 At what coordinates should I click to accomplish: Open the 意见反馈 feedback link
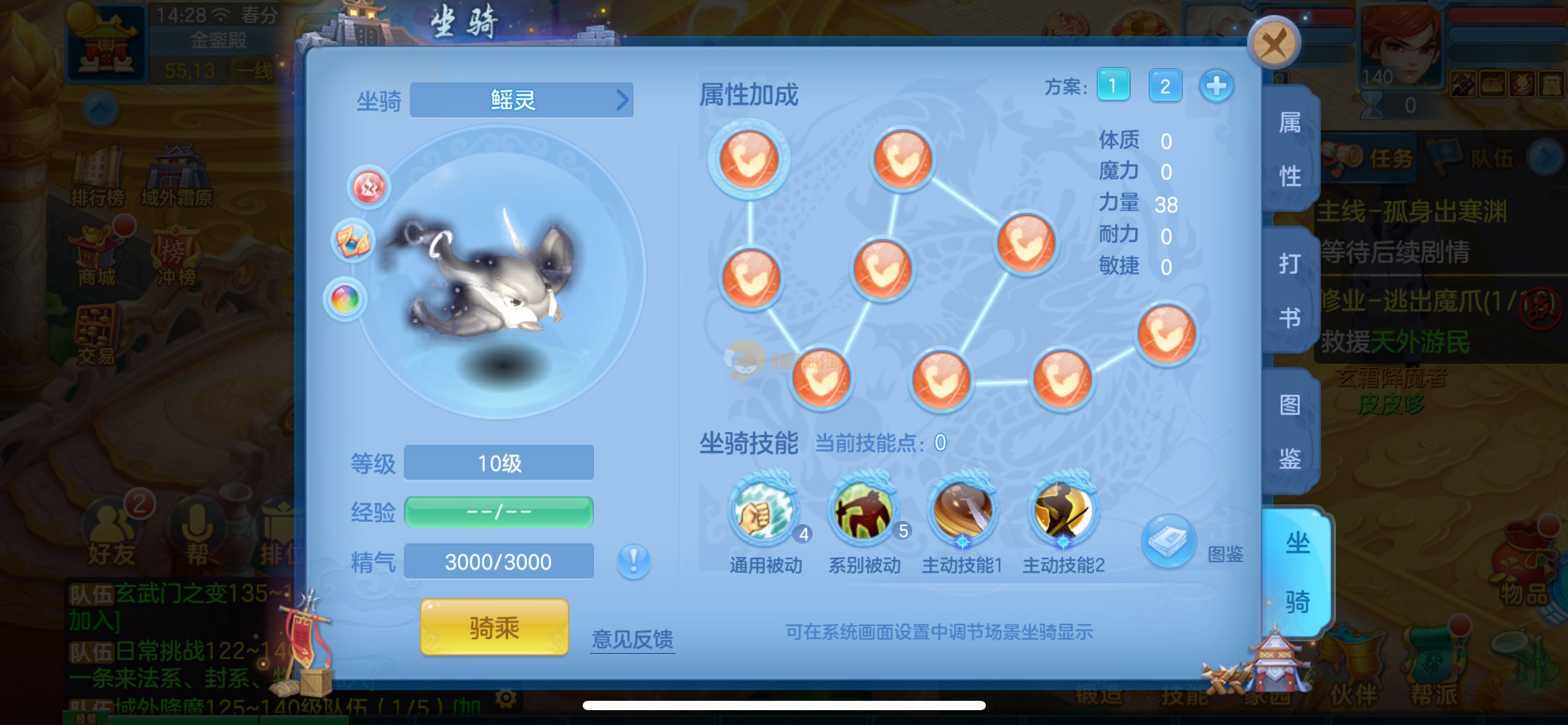632,639
